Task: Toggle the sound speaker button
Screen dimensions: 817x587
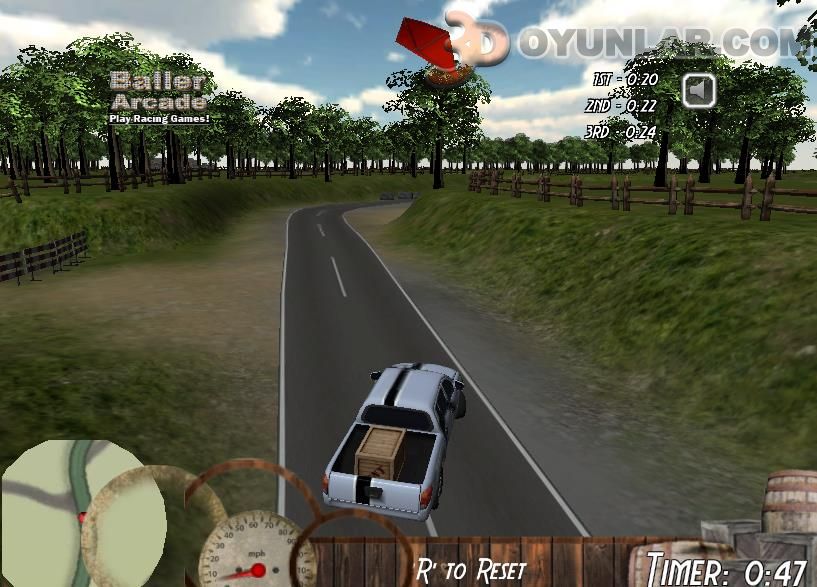Action: tap(700, 91)
